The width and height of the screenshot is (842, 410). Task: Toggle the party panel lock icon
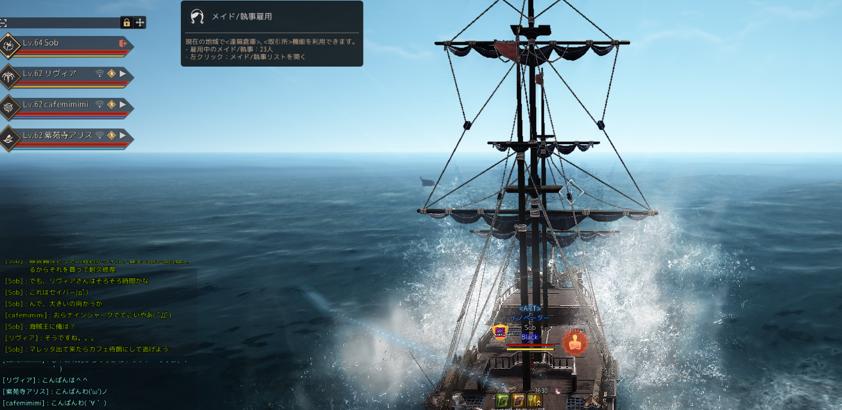click(126, 22)
